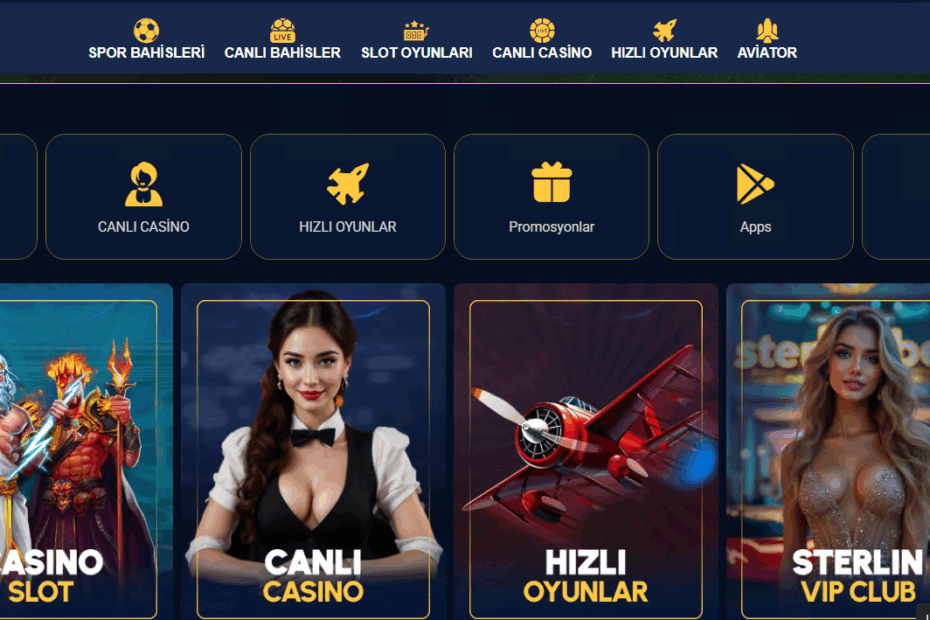Open the Promosyonlar gift tile
The height and width of the screenshot is (620, 930).
pos(551,197)
